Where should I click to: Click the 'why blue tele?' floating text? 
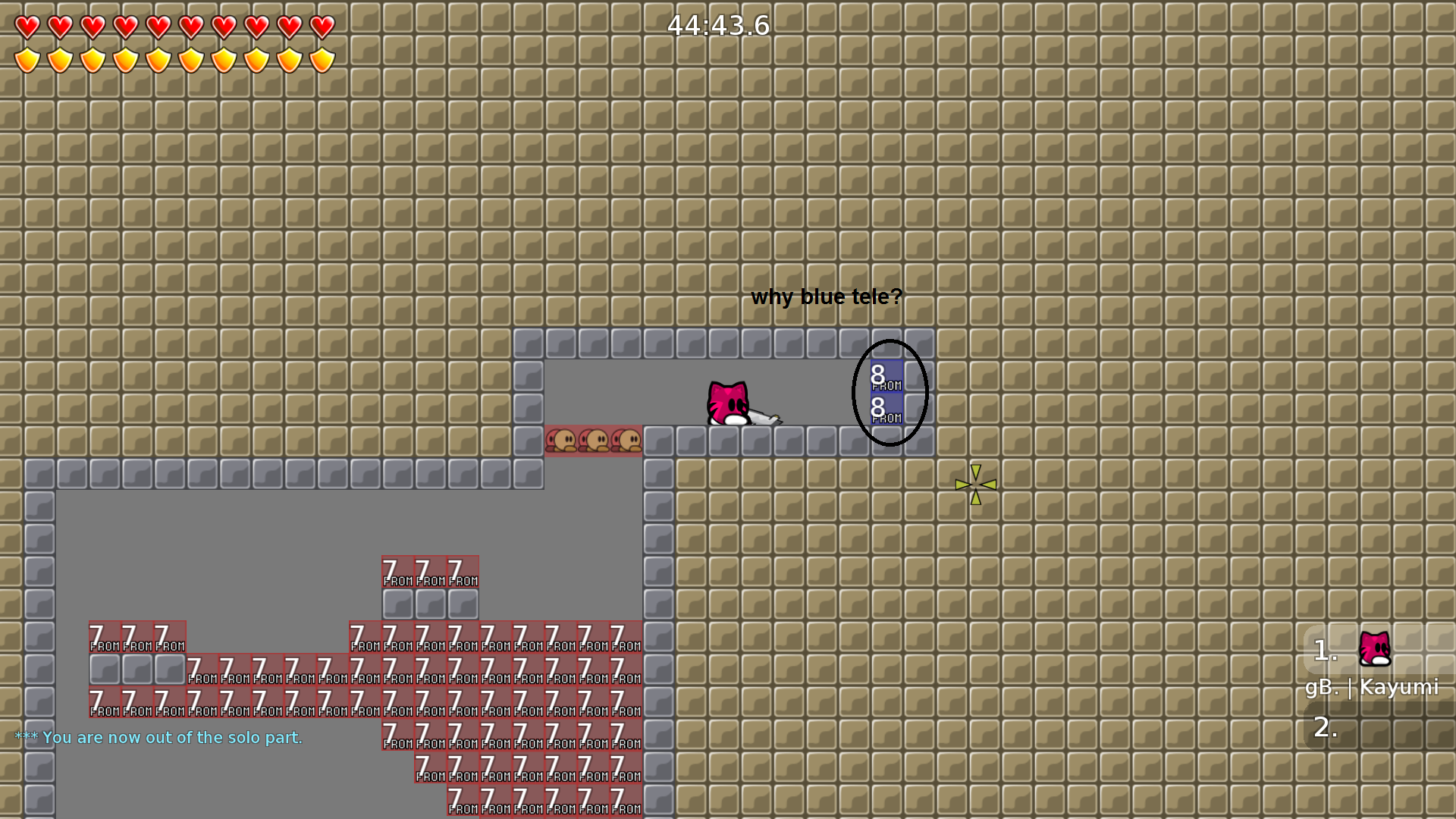point(826,297)
